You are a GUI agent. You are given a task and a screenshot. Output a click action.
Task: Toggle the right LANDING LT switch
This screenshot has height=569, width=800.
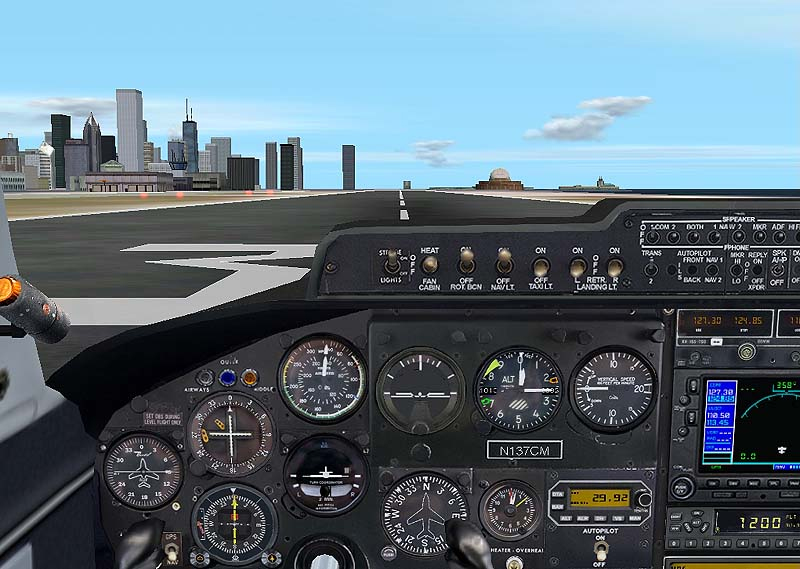click(x=614, y=267)
